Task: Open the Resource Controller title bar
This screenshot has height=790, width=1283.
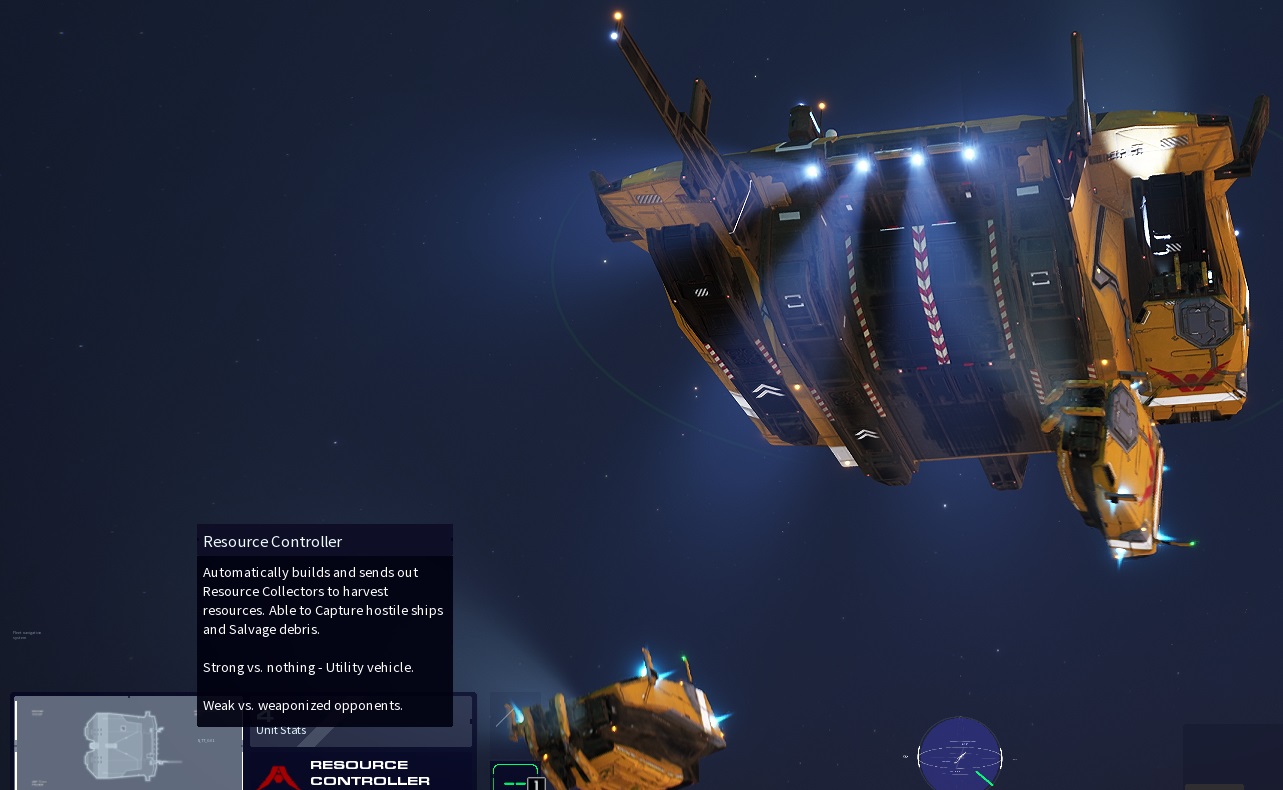Action: tap(324, 541)
